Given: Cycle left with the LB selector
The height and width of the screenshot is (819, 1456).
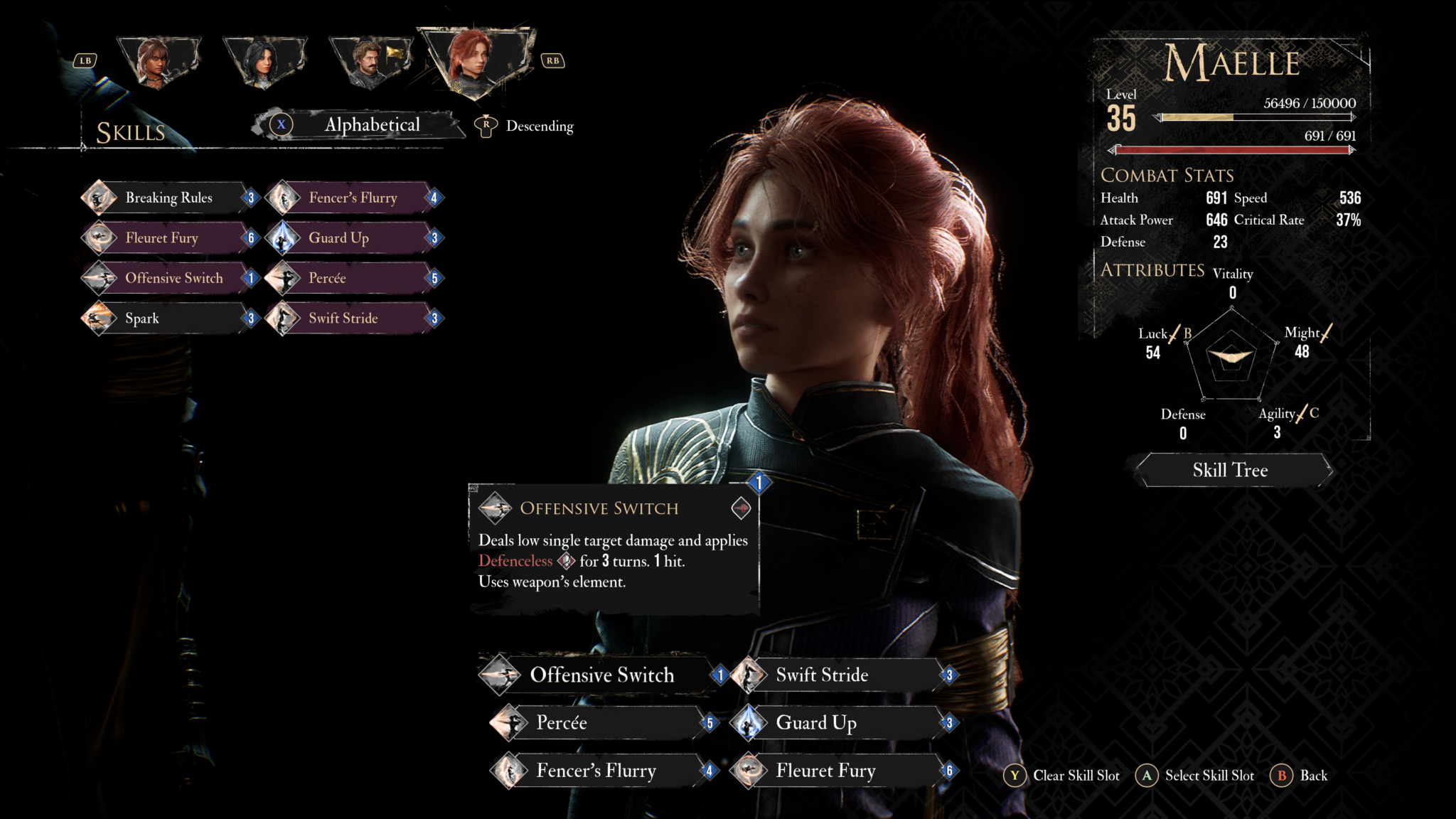Looking at the screenshot, I should [85, 60].
